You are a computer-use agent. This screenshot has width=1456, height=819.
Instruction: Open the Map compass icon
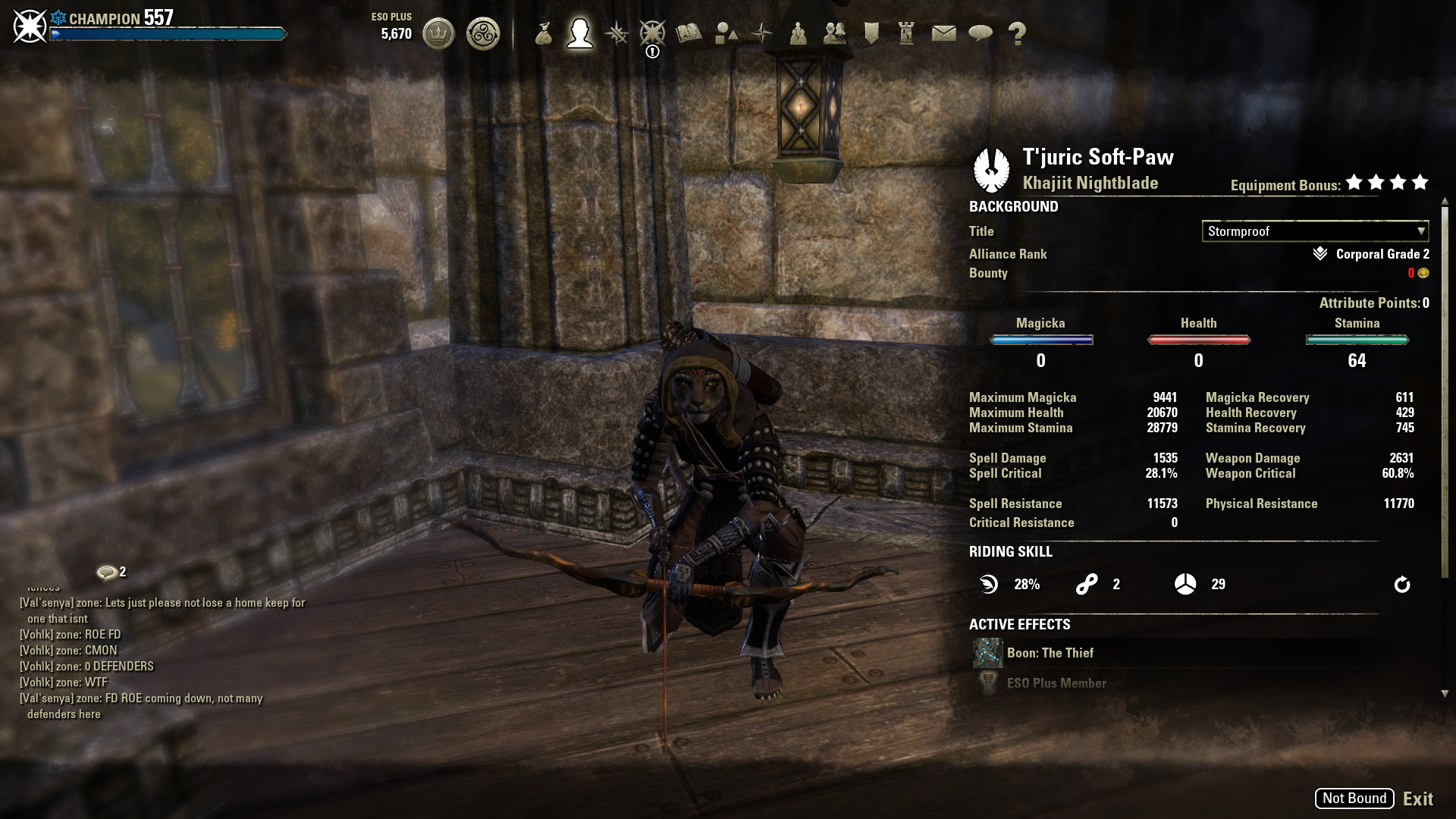(761, 33)
